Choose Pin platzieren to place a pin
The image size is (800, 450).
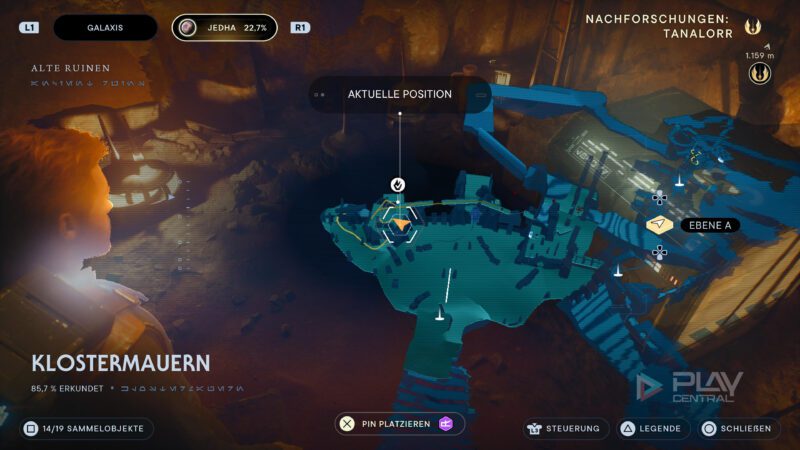tap(400, 424)
